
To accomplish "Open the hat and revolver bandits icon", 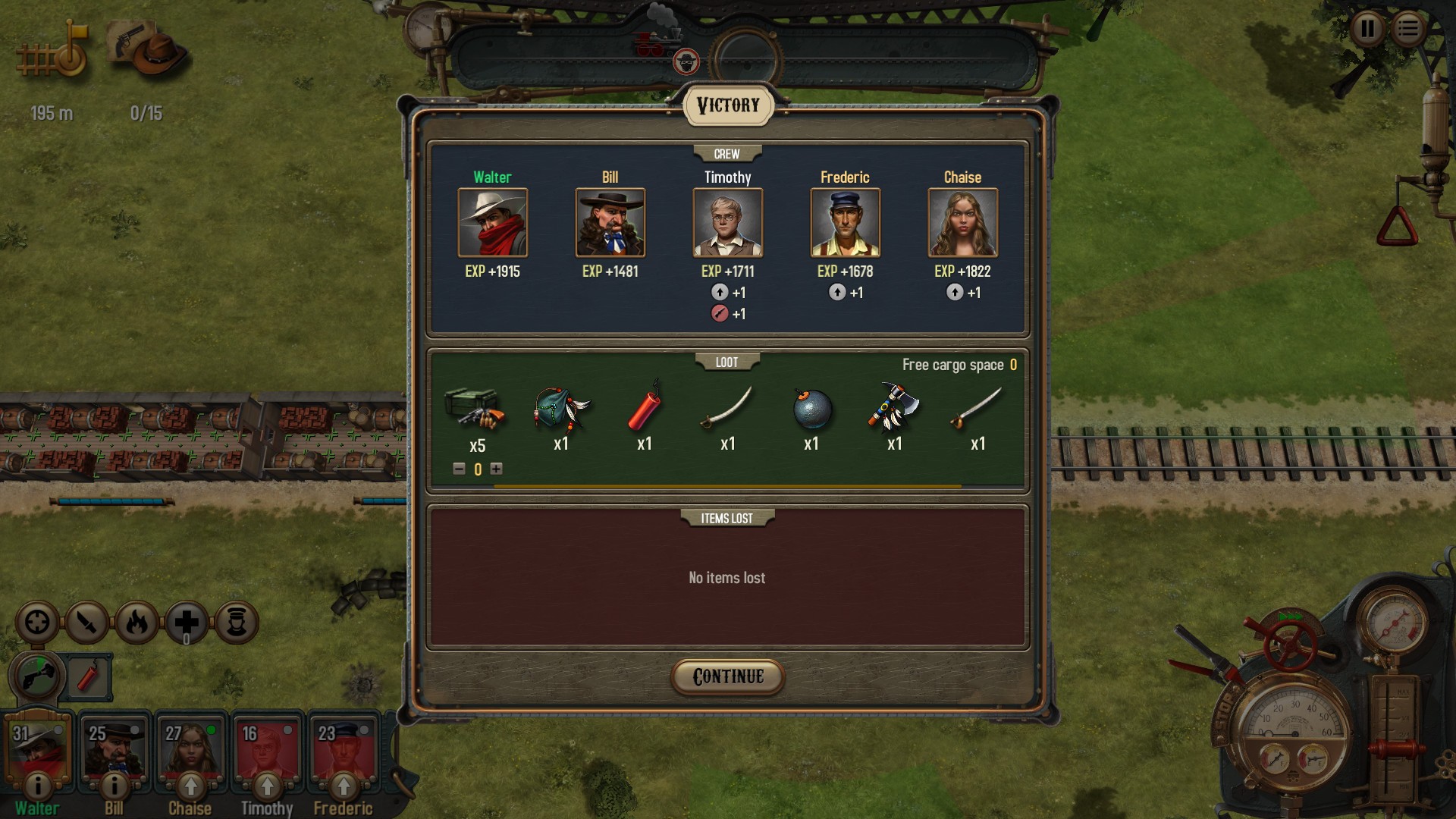I will pos(148,49).
